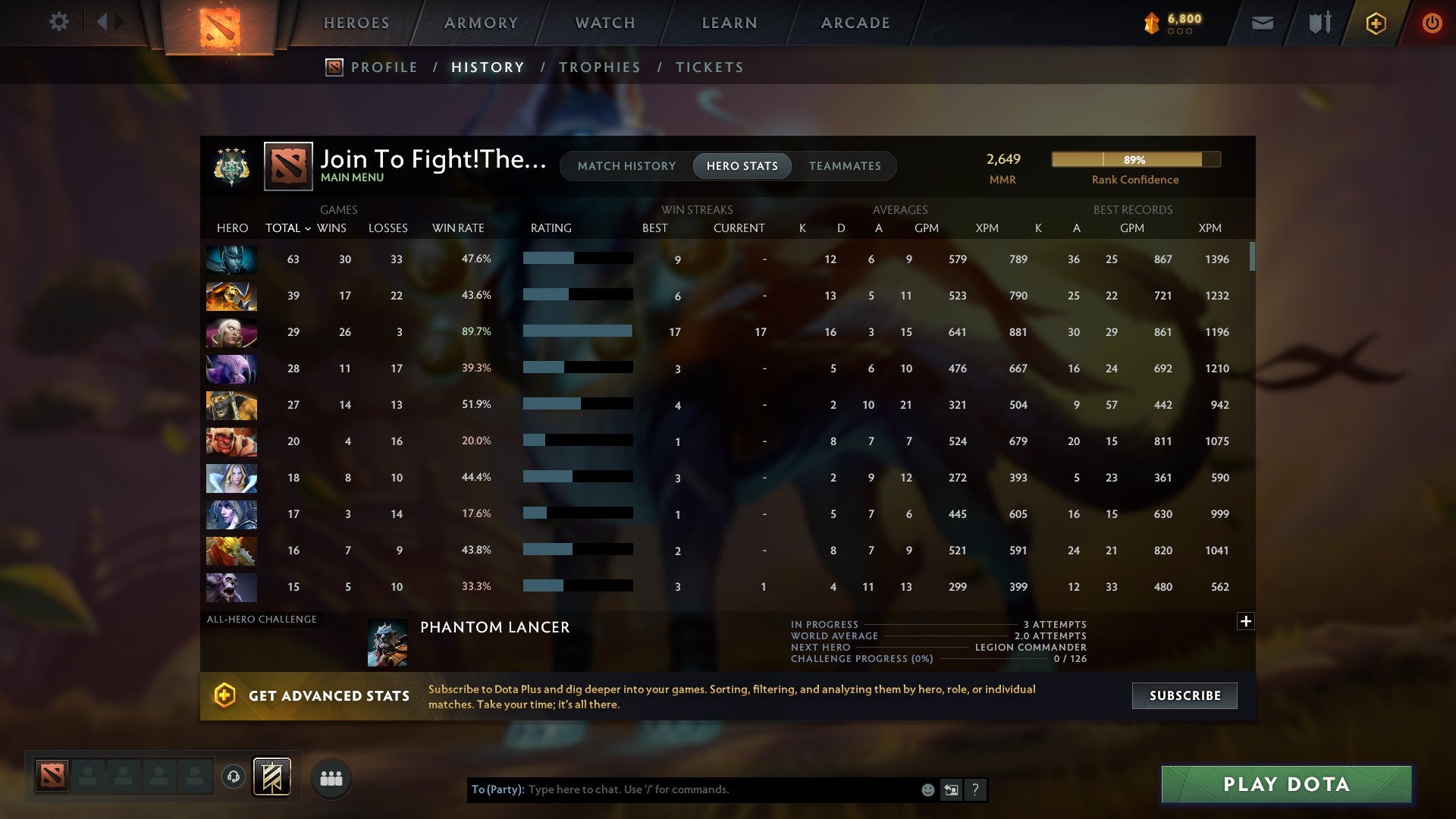Click the Dota 2 logo in the navigation bar

[x=218, y=24]
